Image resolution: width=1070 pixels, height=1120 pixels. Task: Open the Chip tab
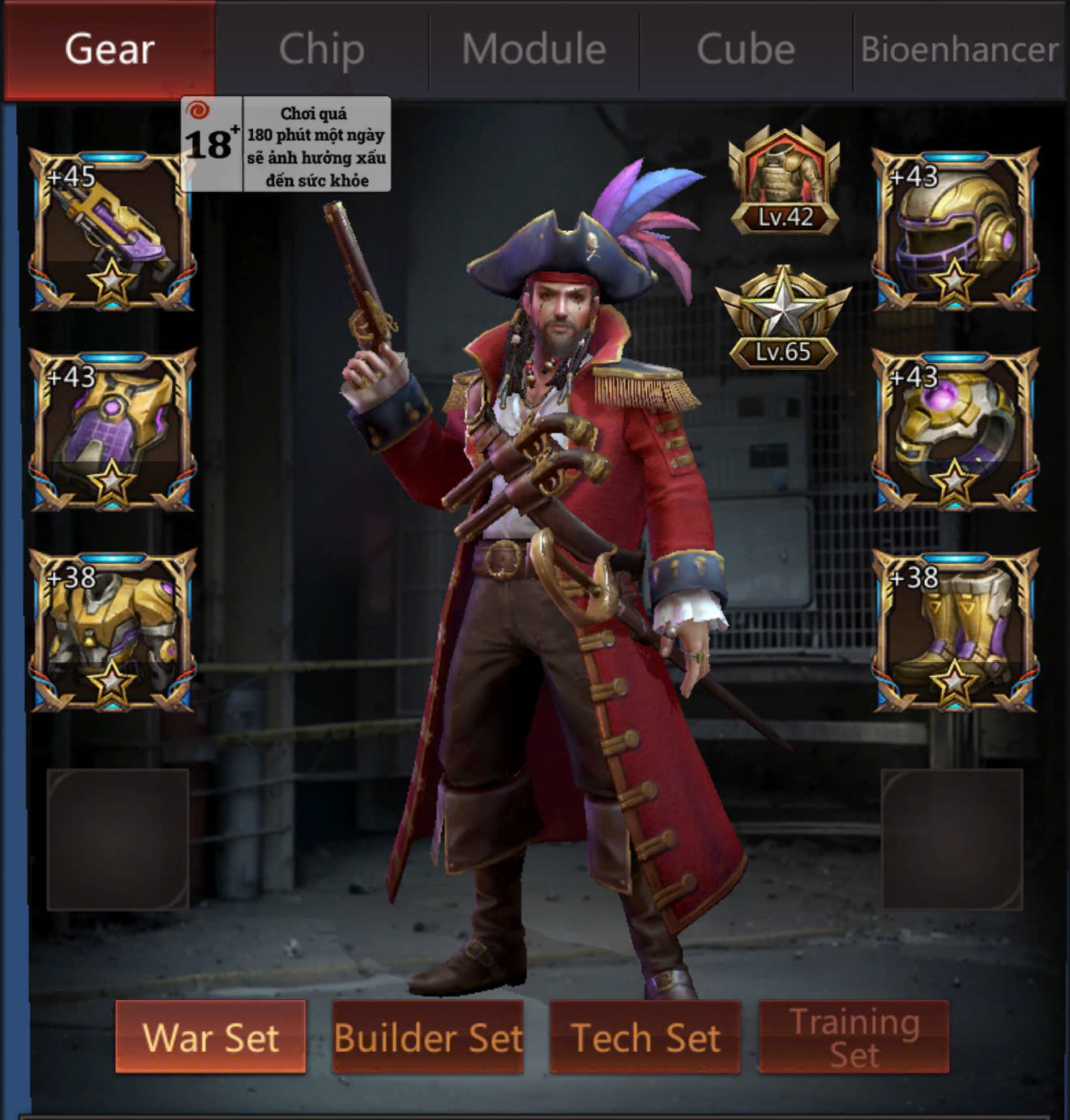click(x=322, y=49)
